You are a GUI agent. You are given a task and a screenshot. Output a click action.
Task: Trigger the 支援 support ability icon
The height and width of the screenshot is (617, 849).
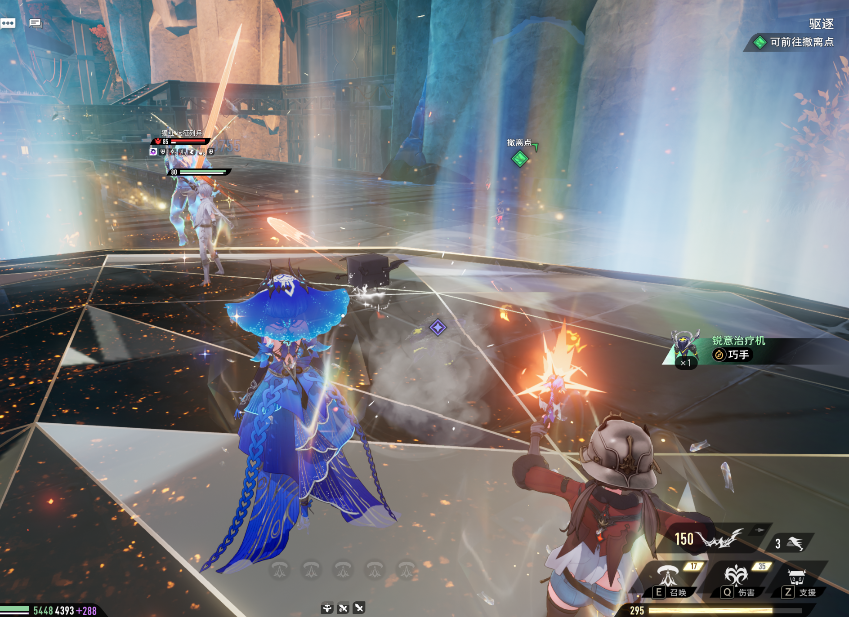(x=798, y=577)
